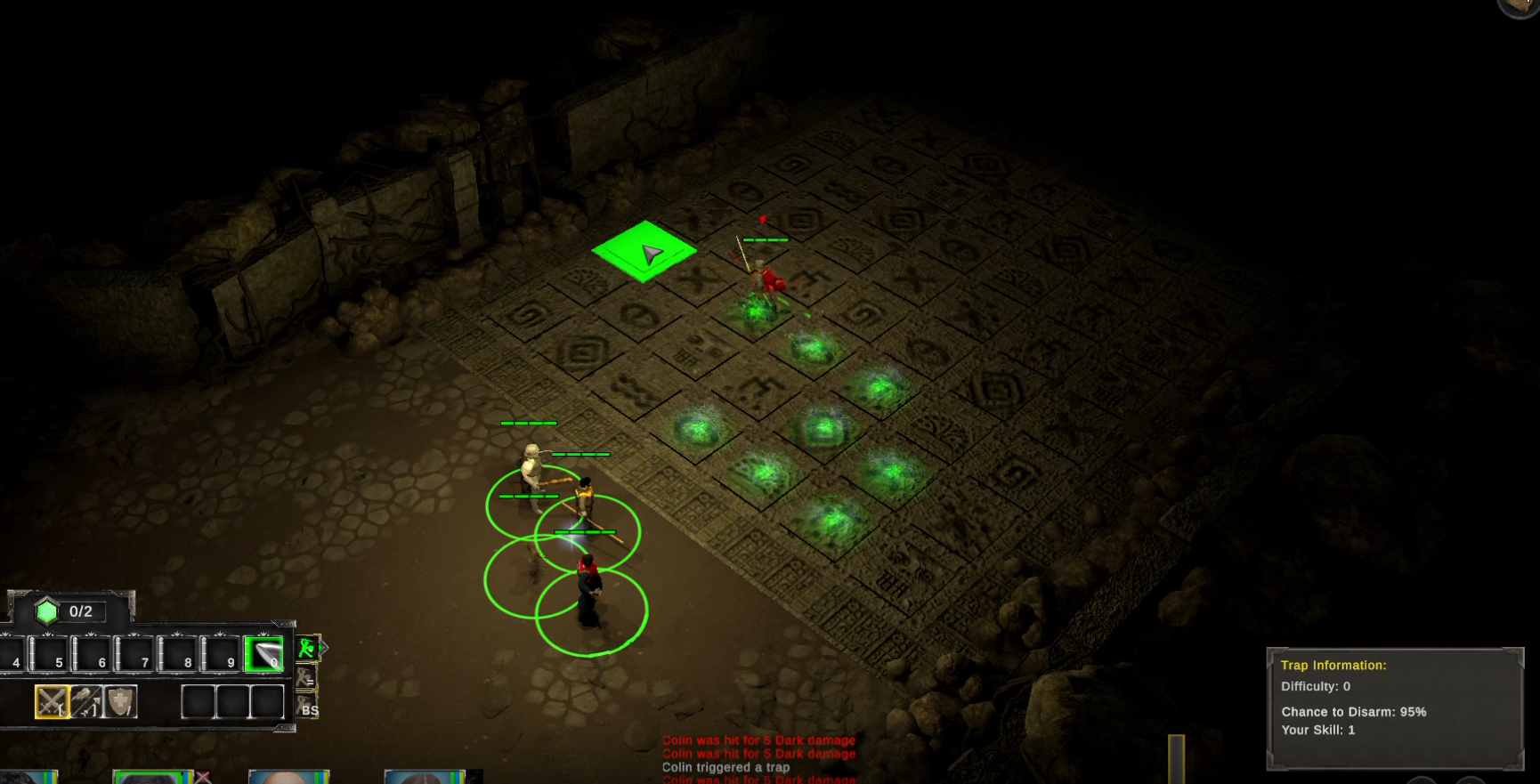Choose the crossed swords melee stance
Viewport: 1540px width, 784px height.
click(x=52, y=702)
